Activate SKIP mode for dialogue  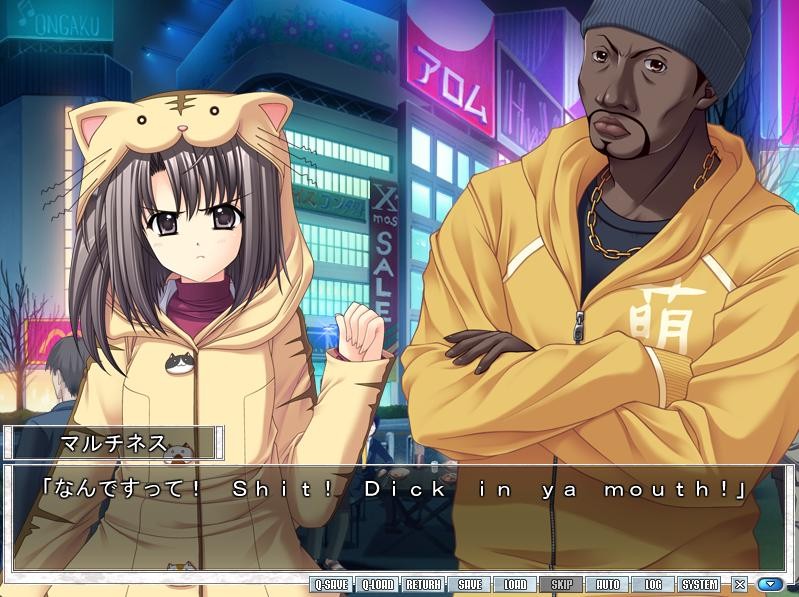pos(561,584)
